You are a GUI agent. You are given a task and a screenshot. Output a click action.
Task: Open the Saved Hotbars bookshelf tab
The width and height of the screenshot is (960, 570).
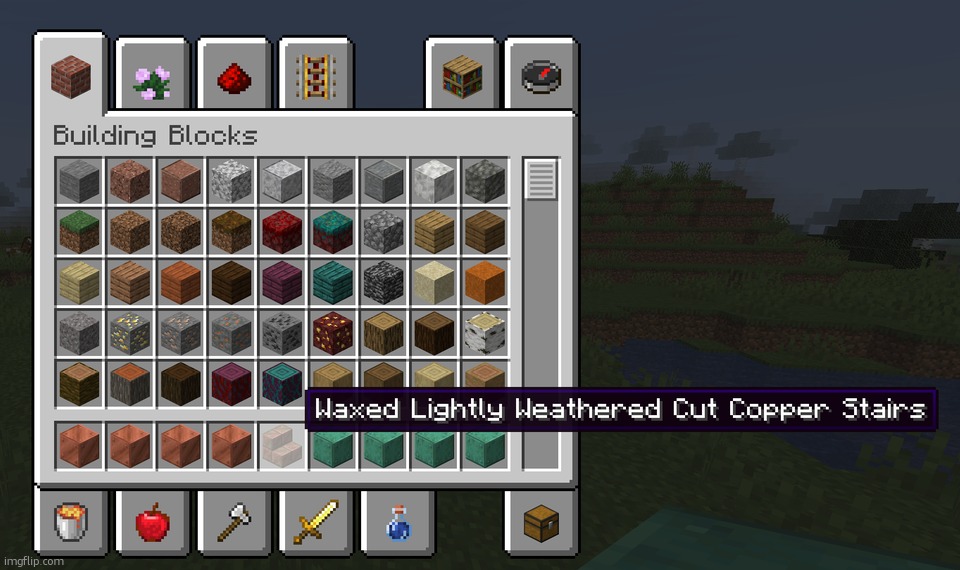(462, 77)
